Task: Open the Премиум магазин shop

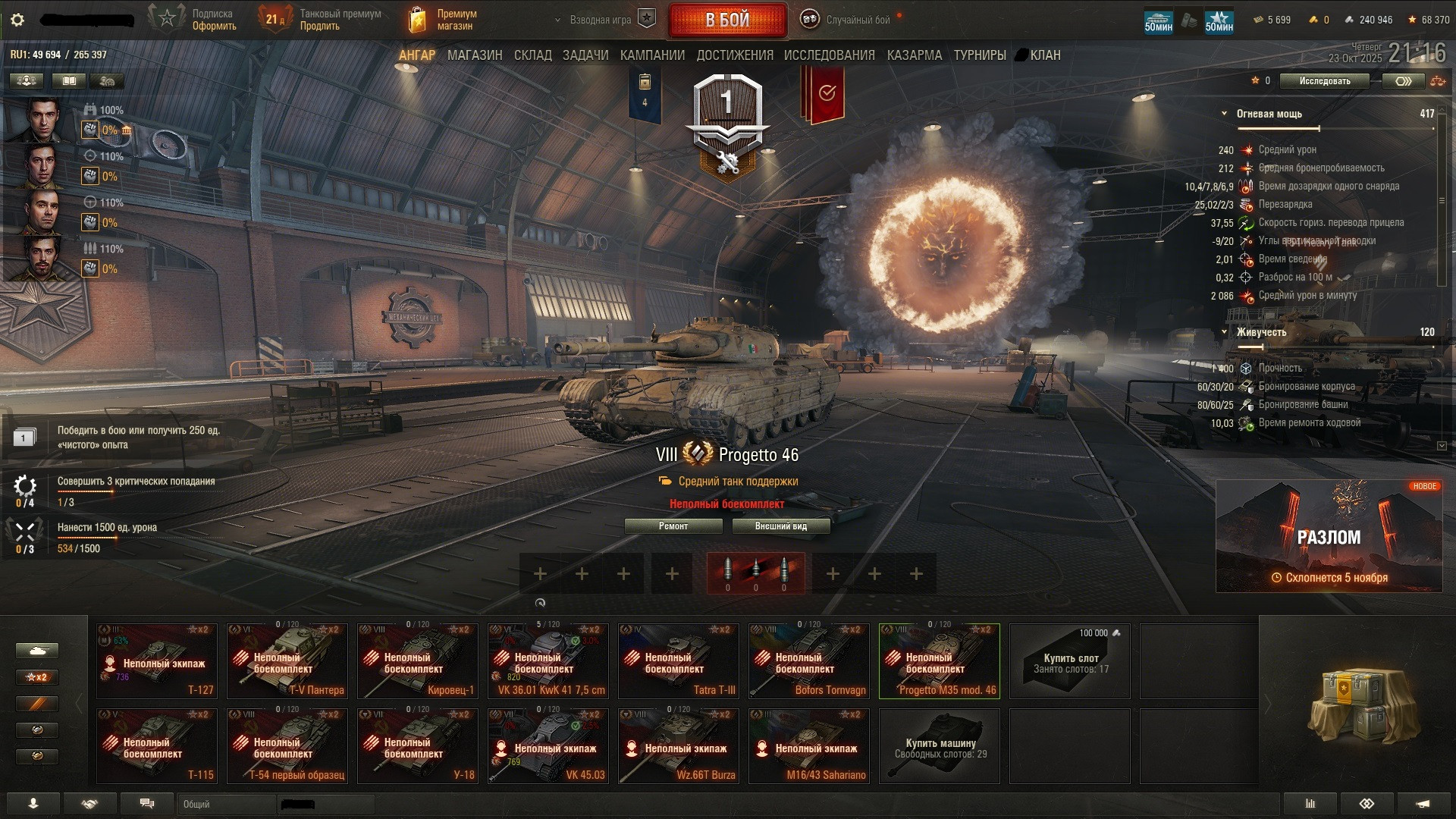Action: (444, 20)
